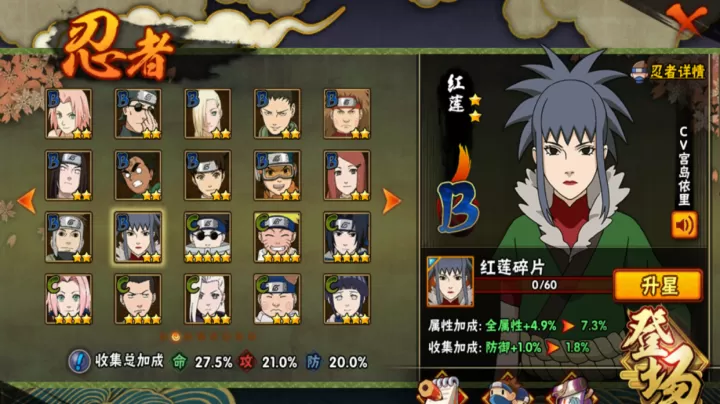Choose the B-rank blonde Ino portrait
Viewport: 720px width, 404px height.
click(x=207, y=113)
